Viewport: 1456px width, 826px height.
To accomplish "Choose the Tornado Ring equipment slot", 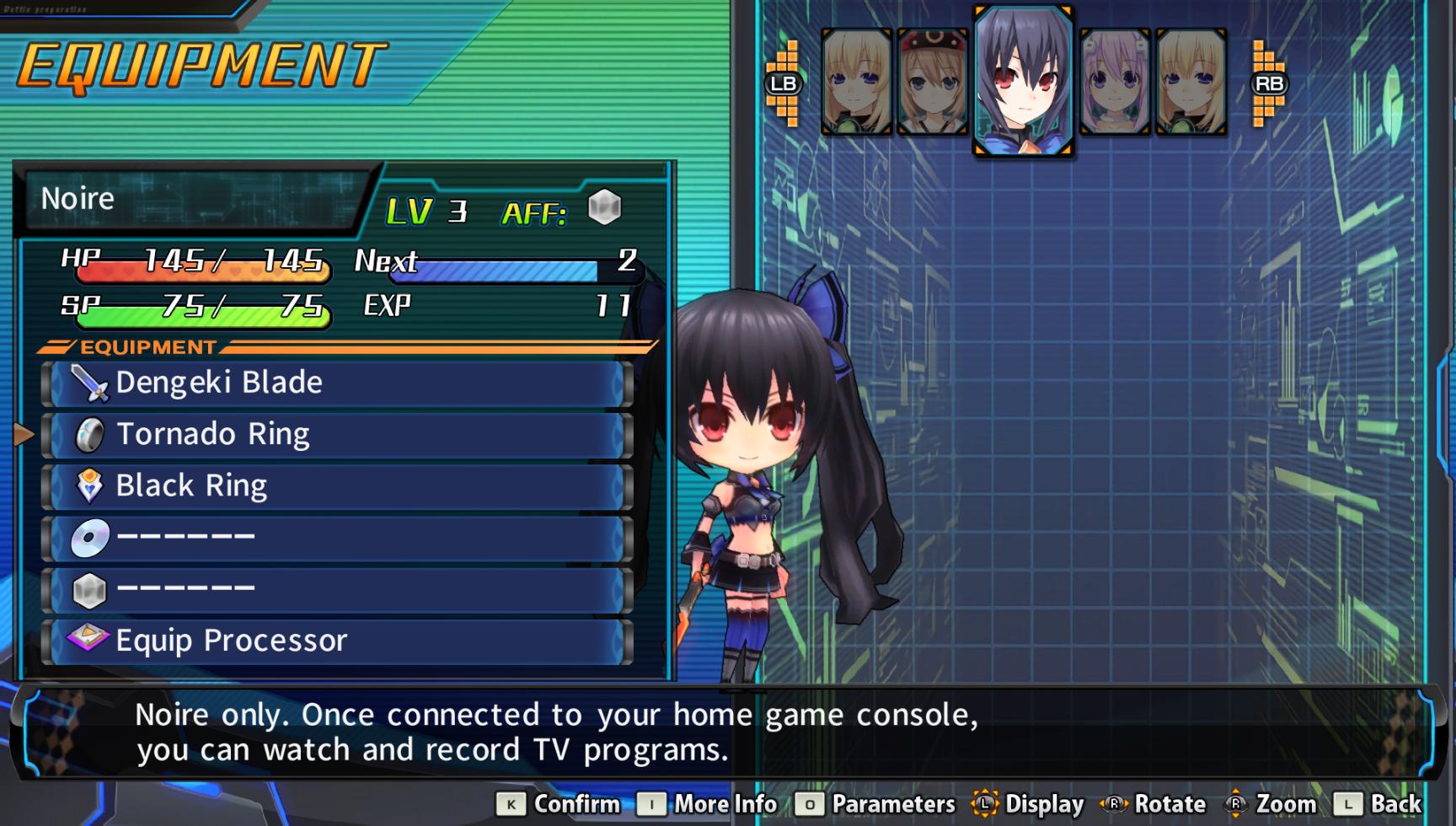I will [x=337, y=435].
